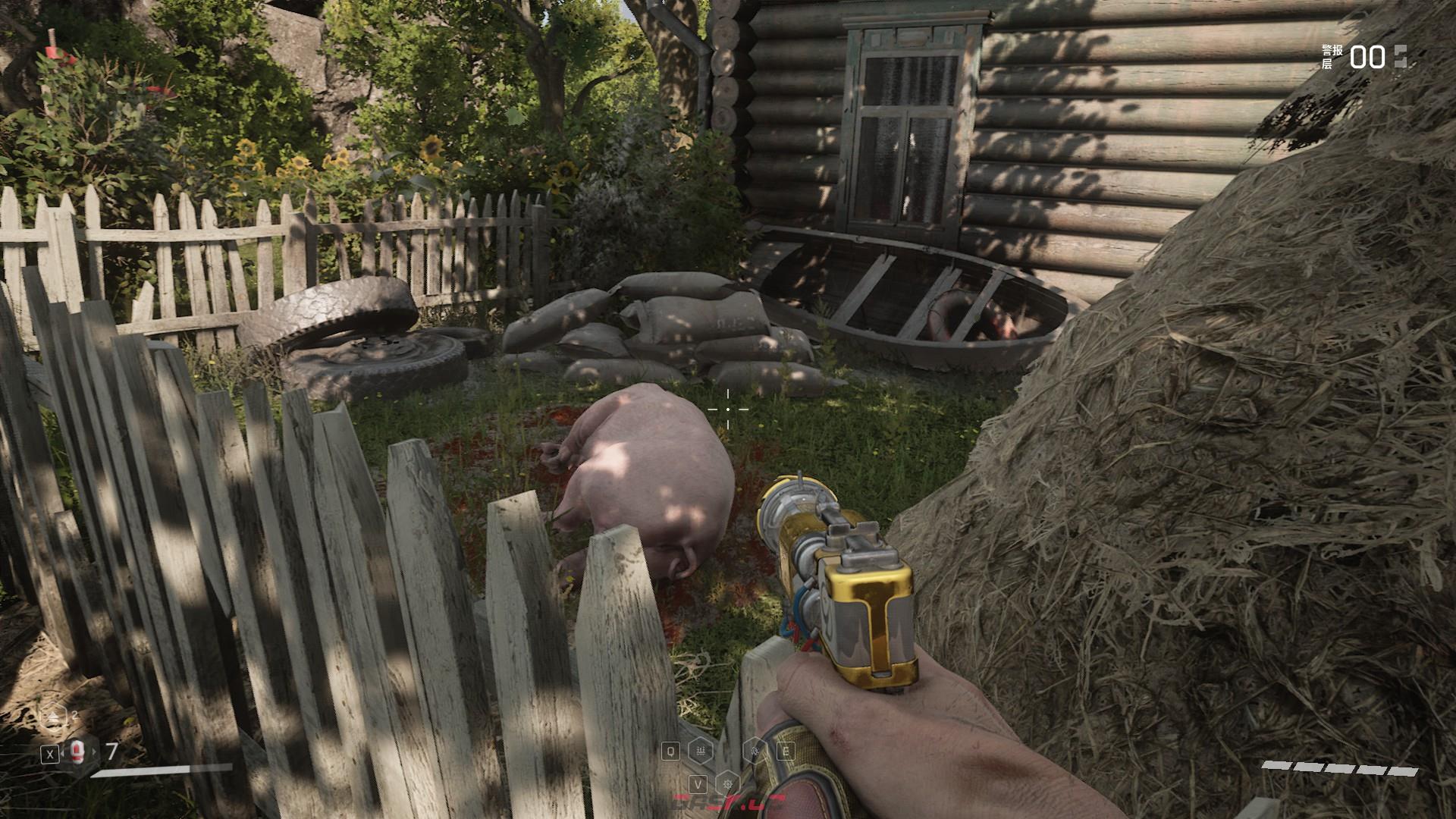Select the red health capsule consumable
This screenshot has width=1456, height=819.
coord(75,752)
